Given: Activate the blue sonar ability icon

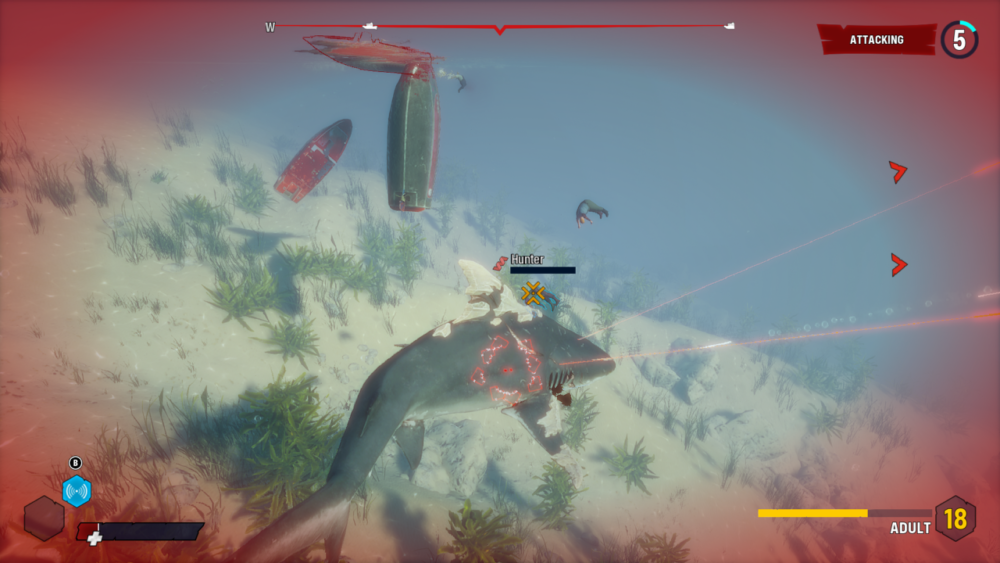Looking at the screenshot, I should click(x=76, y=491).
